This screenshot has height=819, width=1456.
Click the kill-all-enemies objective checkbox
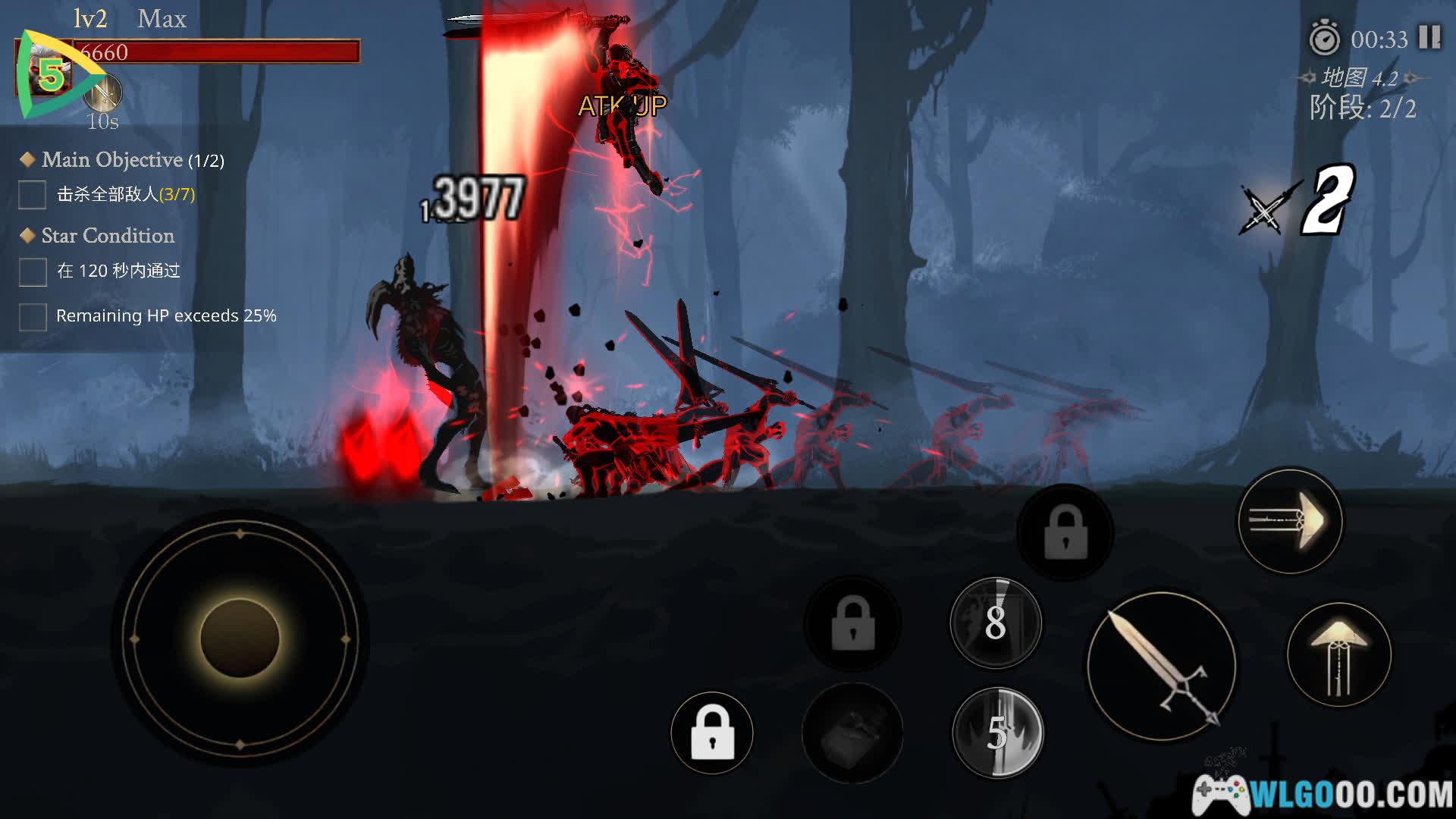[33, 195]
